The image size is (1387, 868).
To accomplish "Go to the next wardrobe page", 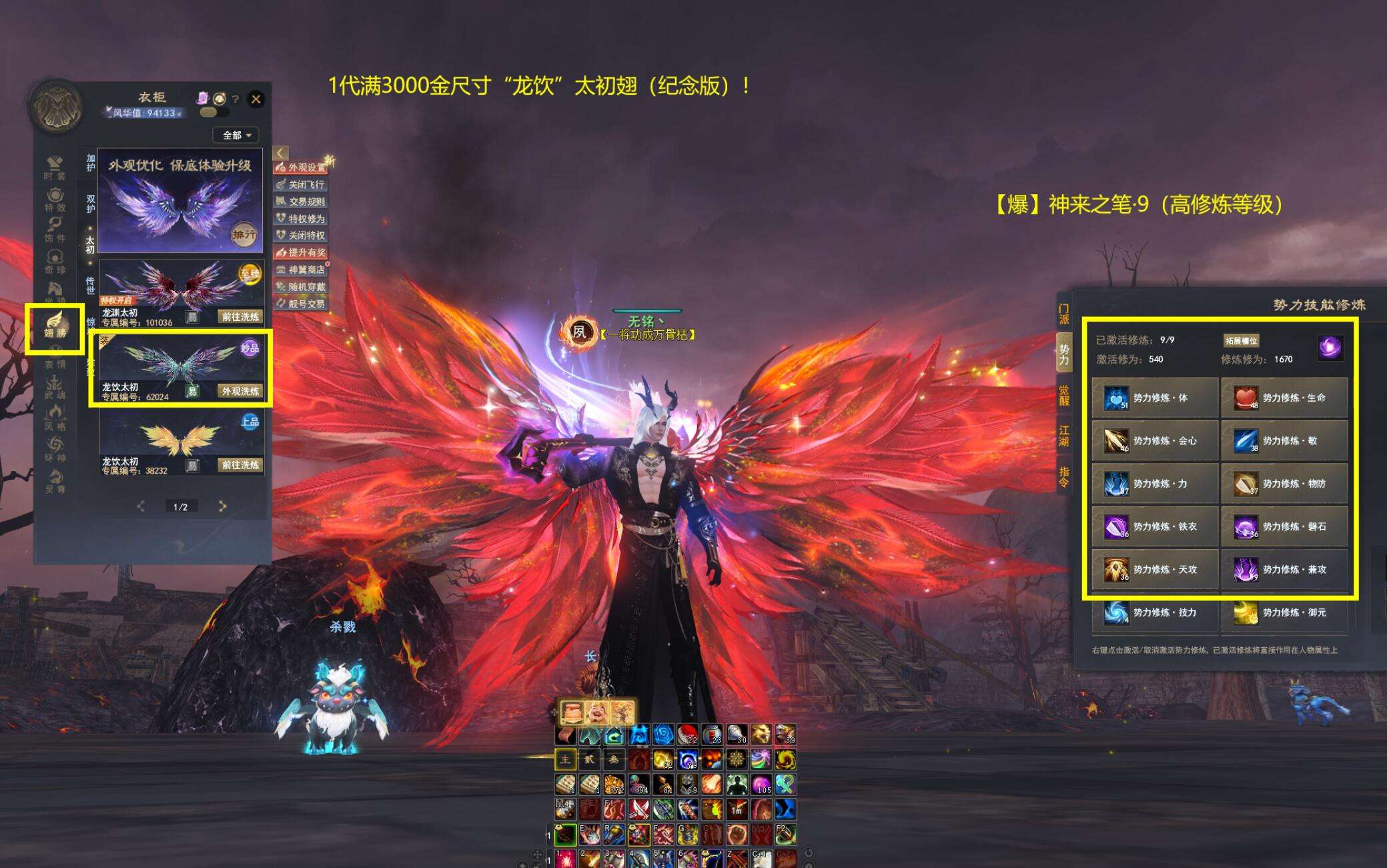I will 223,506.
